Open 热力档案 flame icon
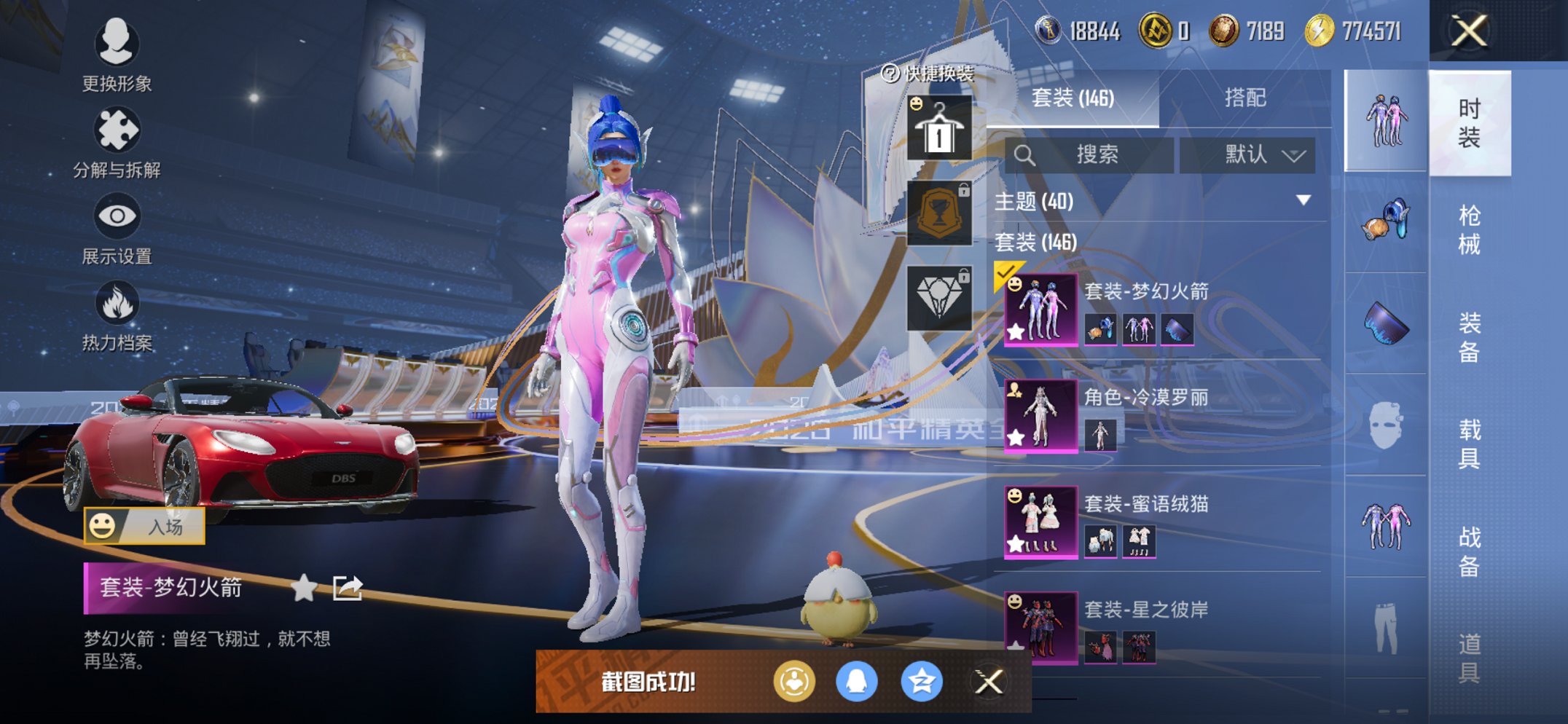Image resolution: width=1568 pixels, height=724 pixels. (117, 315)
